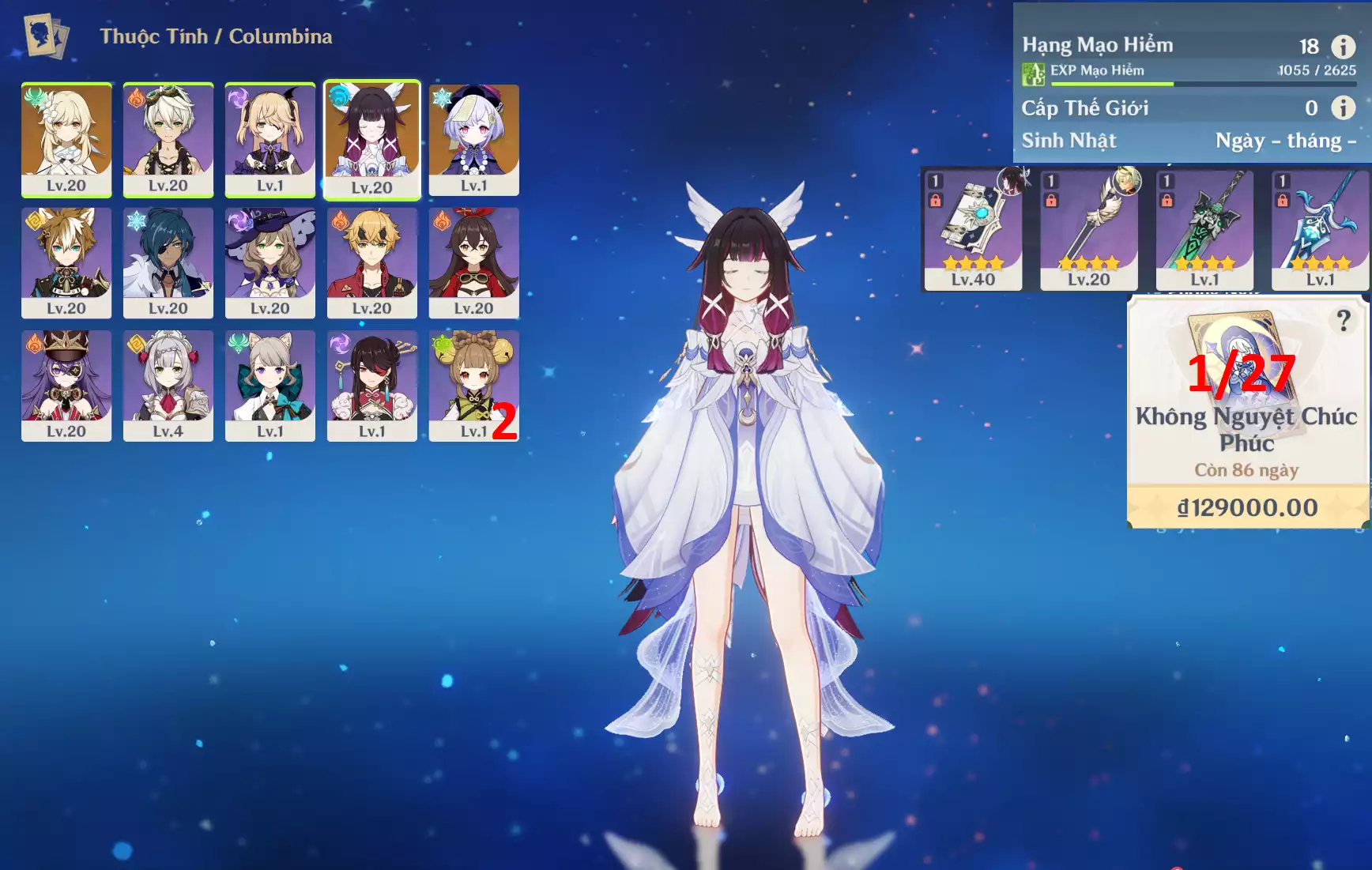This screenshot has height=870, width=1372.
Task: Choose Beidou's portrait
Action: (x=371, y=386)
